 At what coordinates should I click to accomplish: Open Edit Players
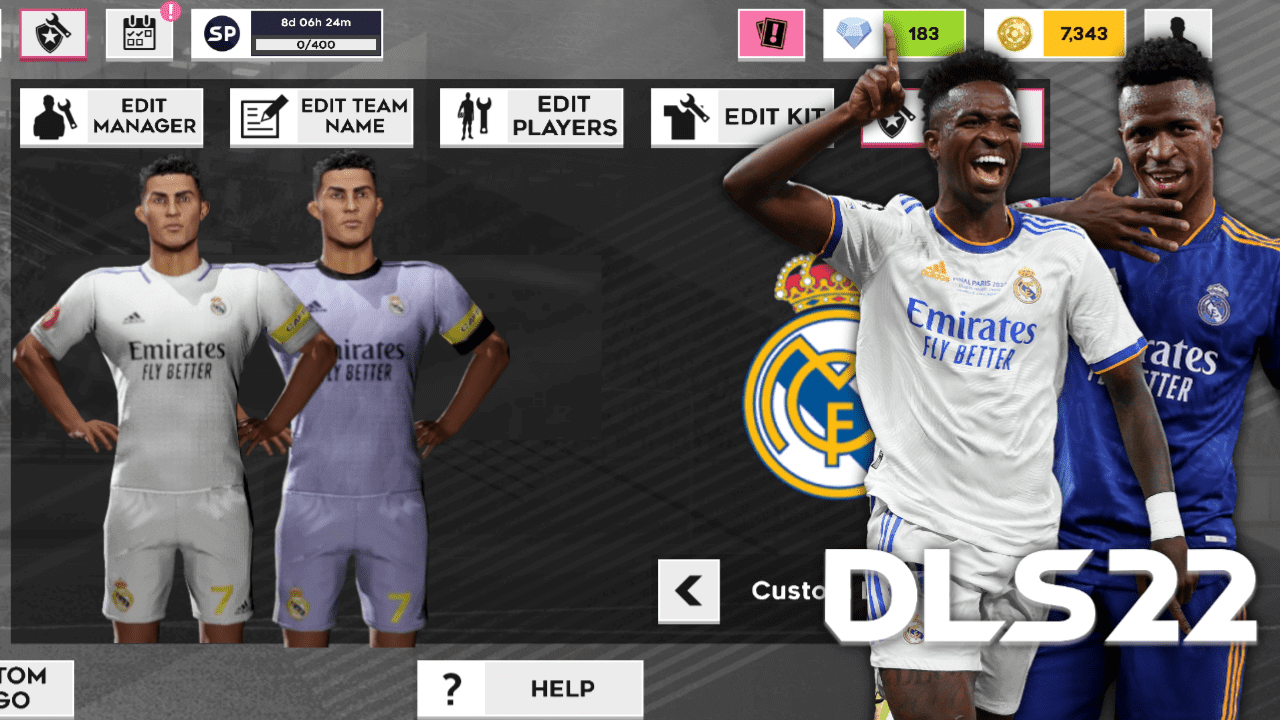(x=530, y=116)
